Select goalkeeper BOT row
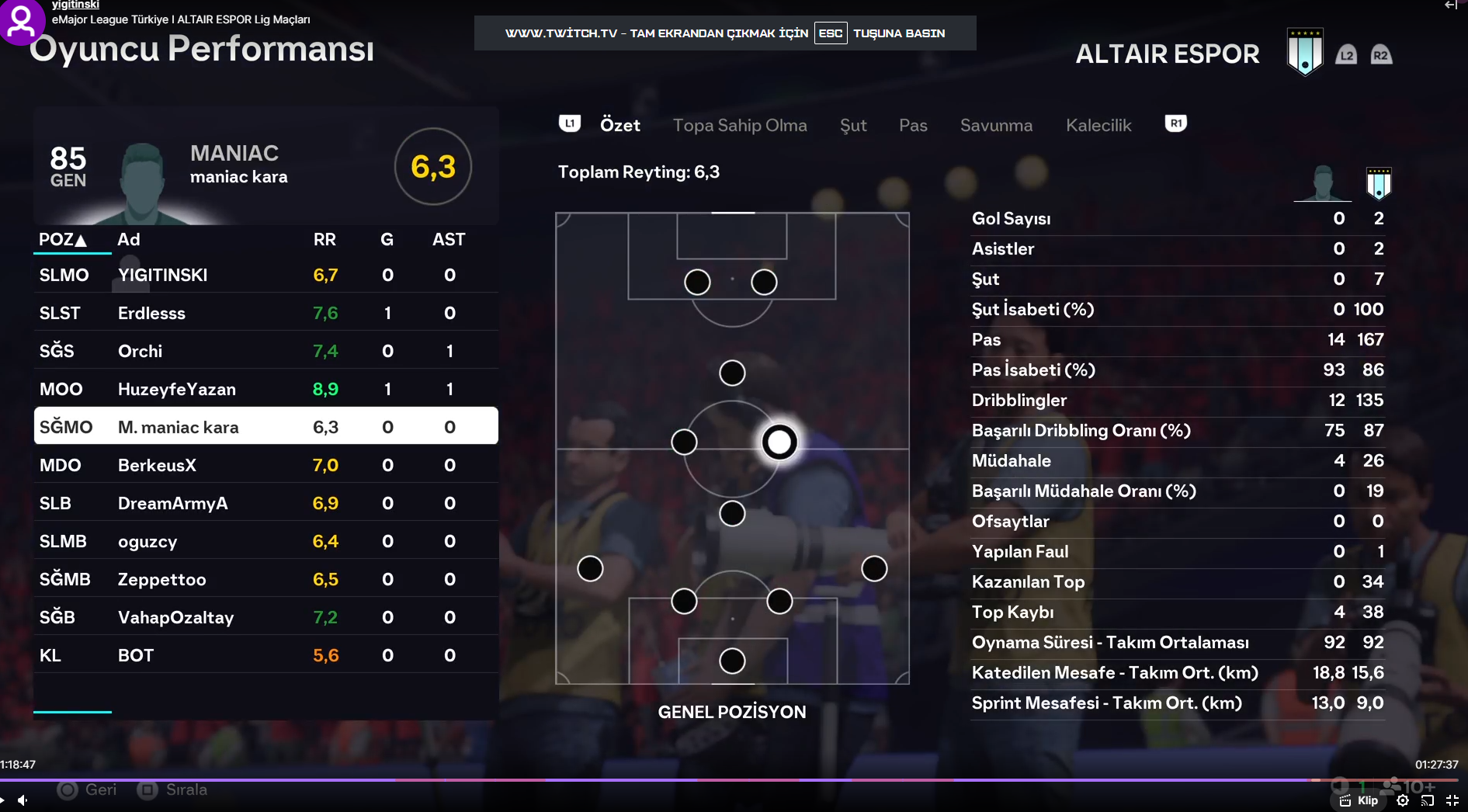The image size is (1468, 812). click(x=265, y=655)
